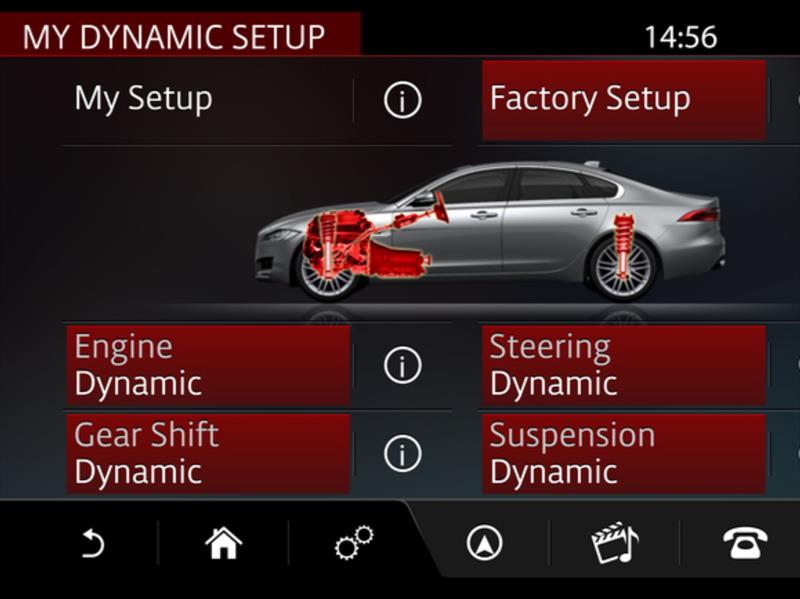Open the Engine Dynamic setting

(208, 365)
